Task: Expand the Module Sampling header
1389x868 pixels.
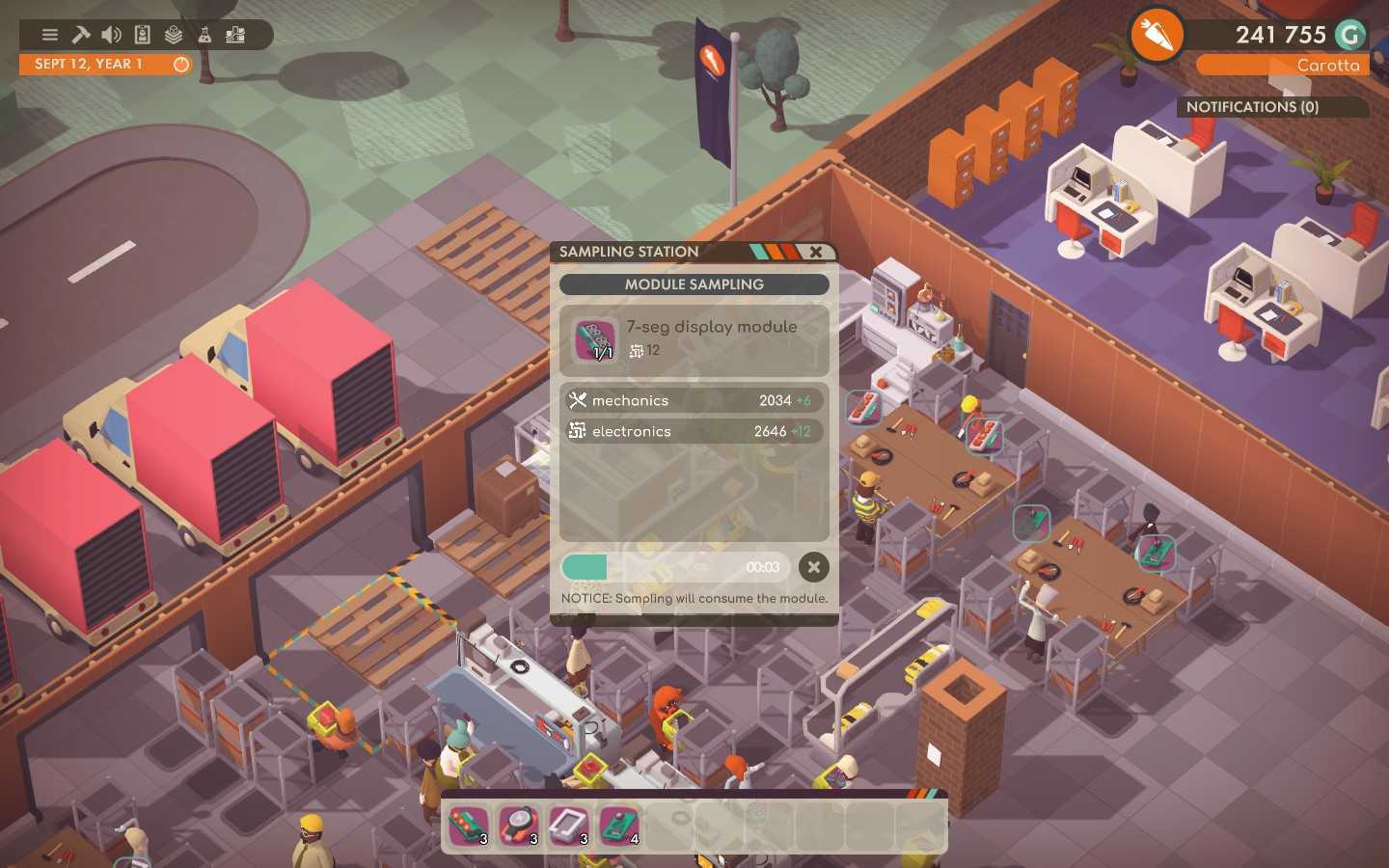Action: (693, 285)
